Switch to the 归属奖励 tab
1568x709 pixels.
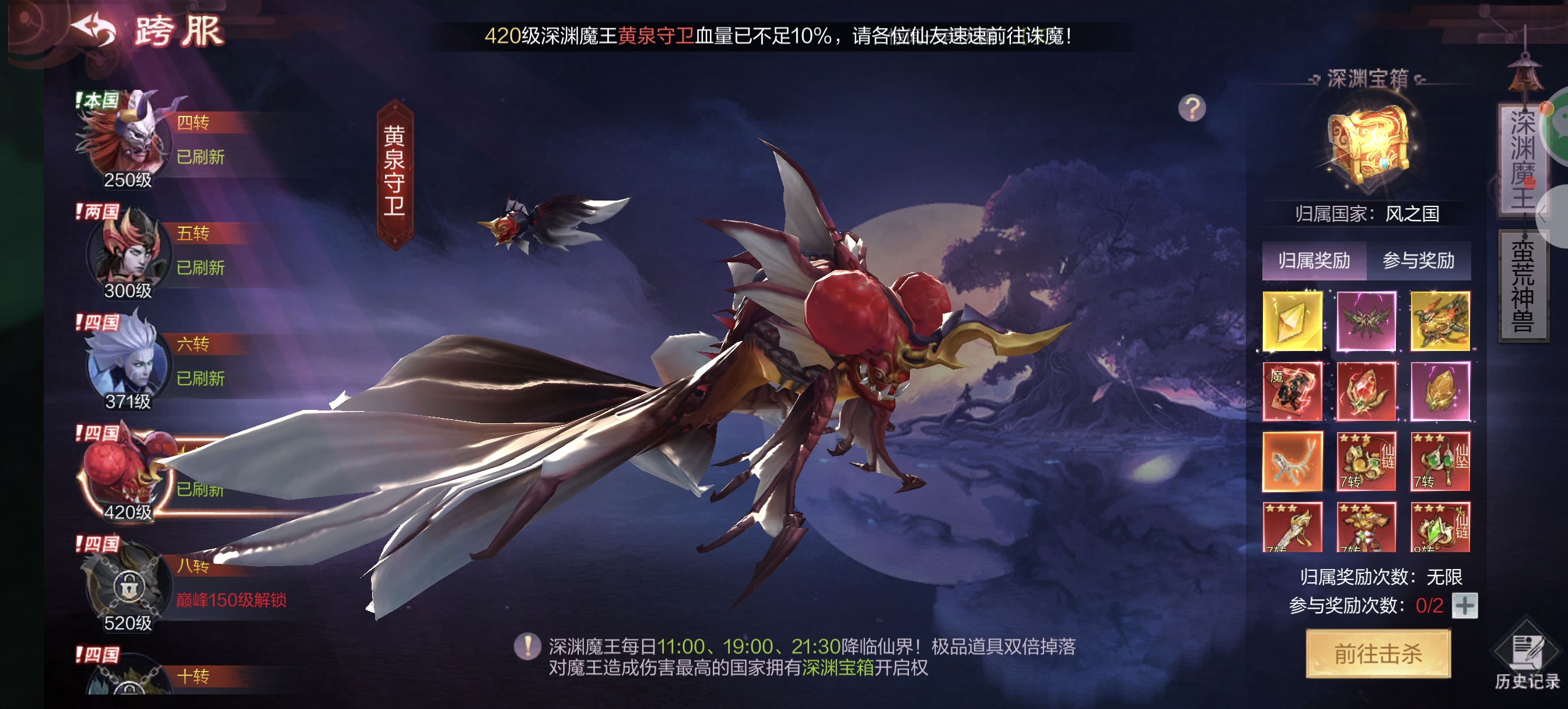point(1314,261)
